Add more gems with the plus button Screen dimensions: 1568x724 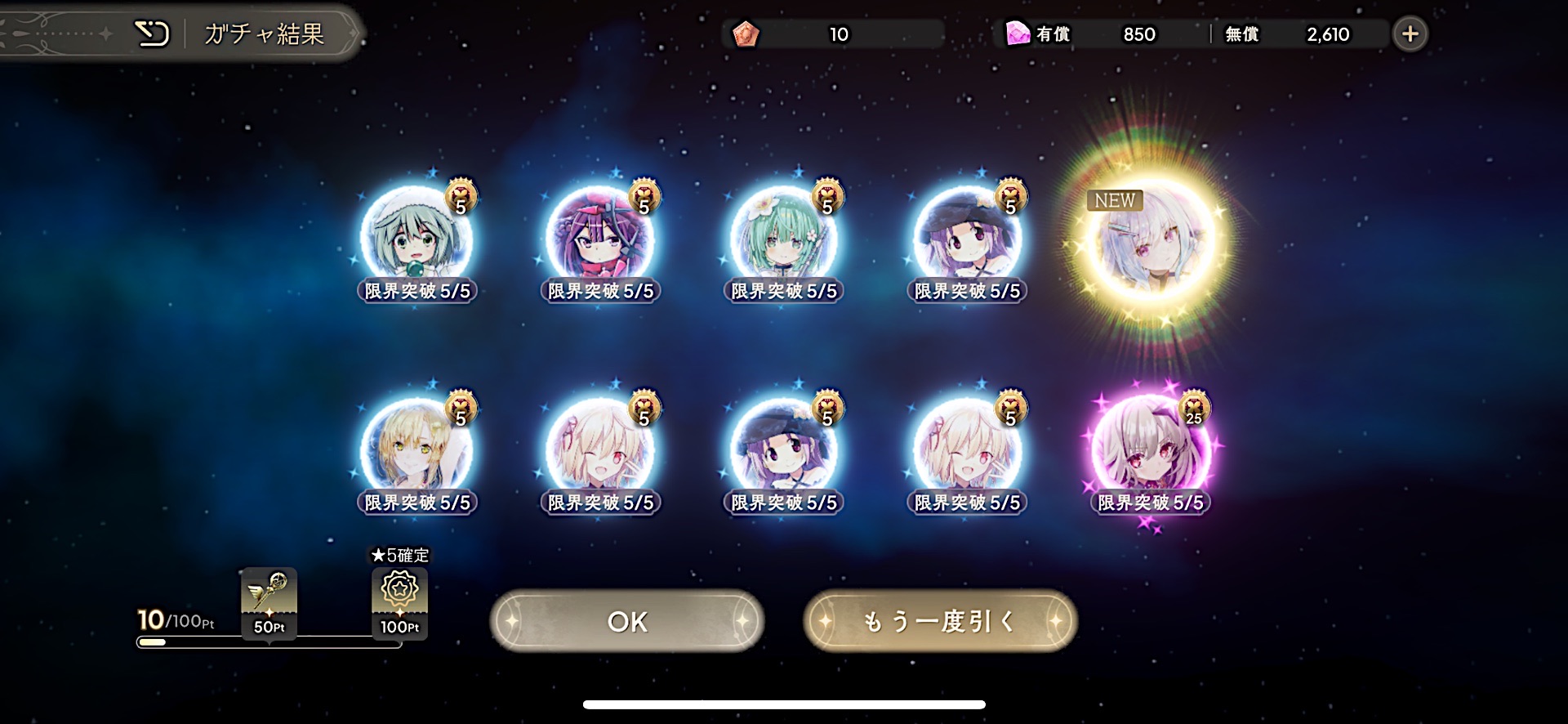click(1410, 34)
